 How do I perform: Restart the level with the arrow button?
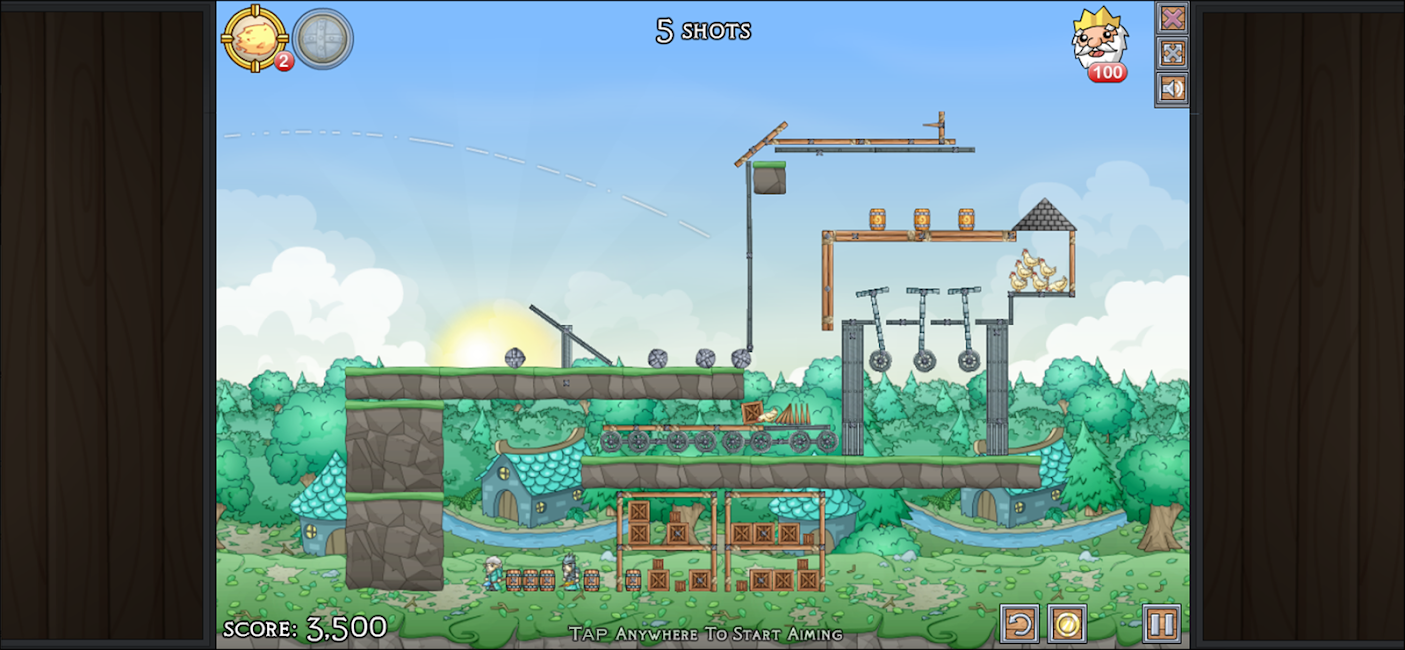coord(1019,624)
